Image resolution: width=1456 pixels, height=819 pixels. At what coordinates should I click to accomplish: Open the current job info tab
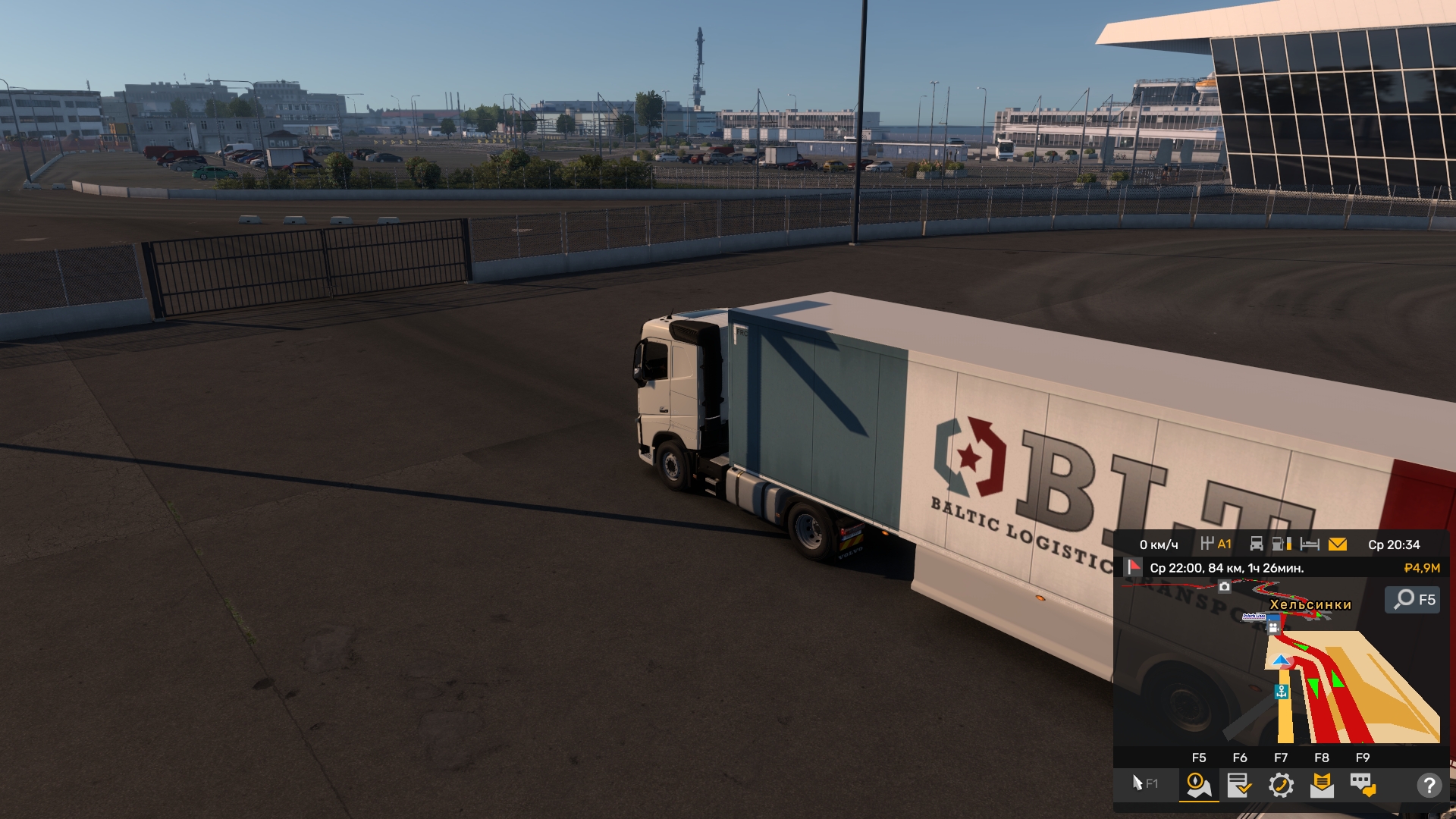click(x=1240, y=785)
